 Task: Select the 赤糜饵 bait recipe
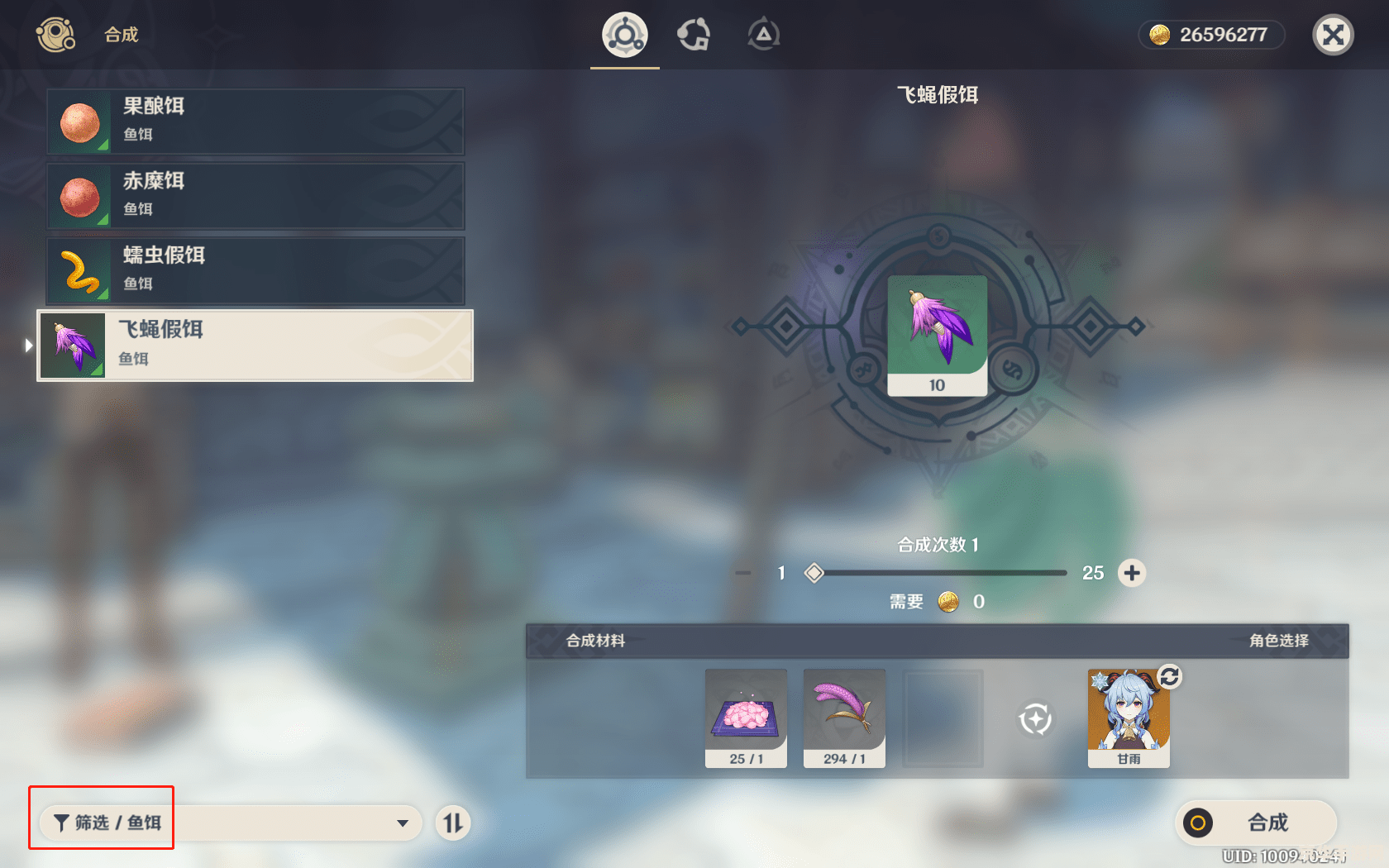(255, 197)
